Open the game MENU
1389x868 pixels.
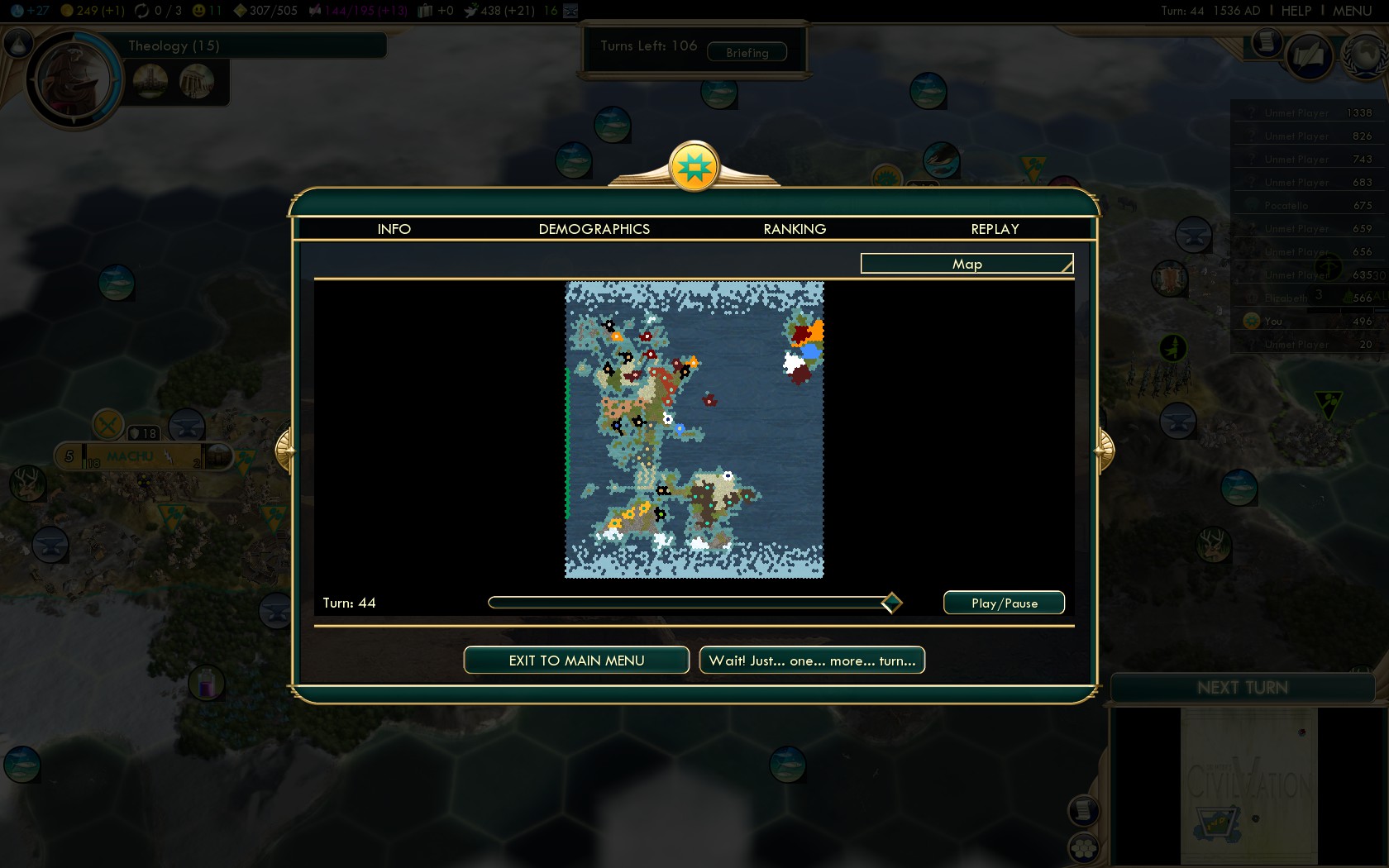(x=1352, y=11)
